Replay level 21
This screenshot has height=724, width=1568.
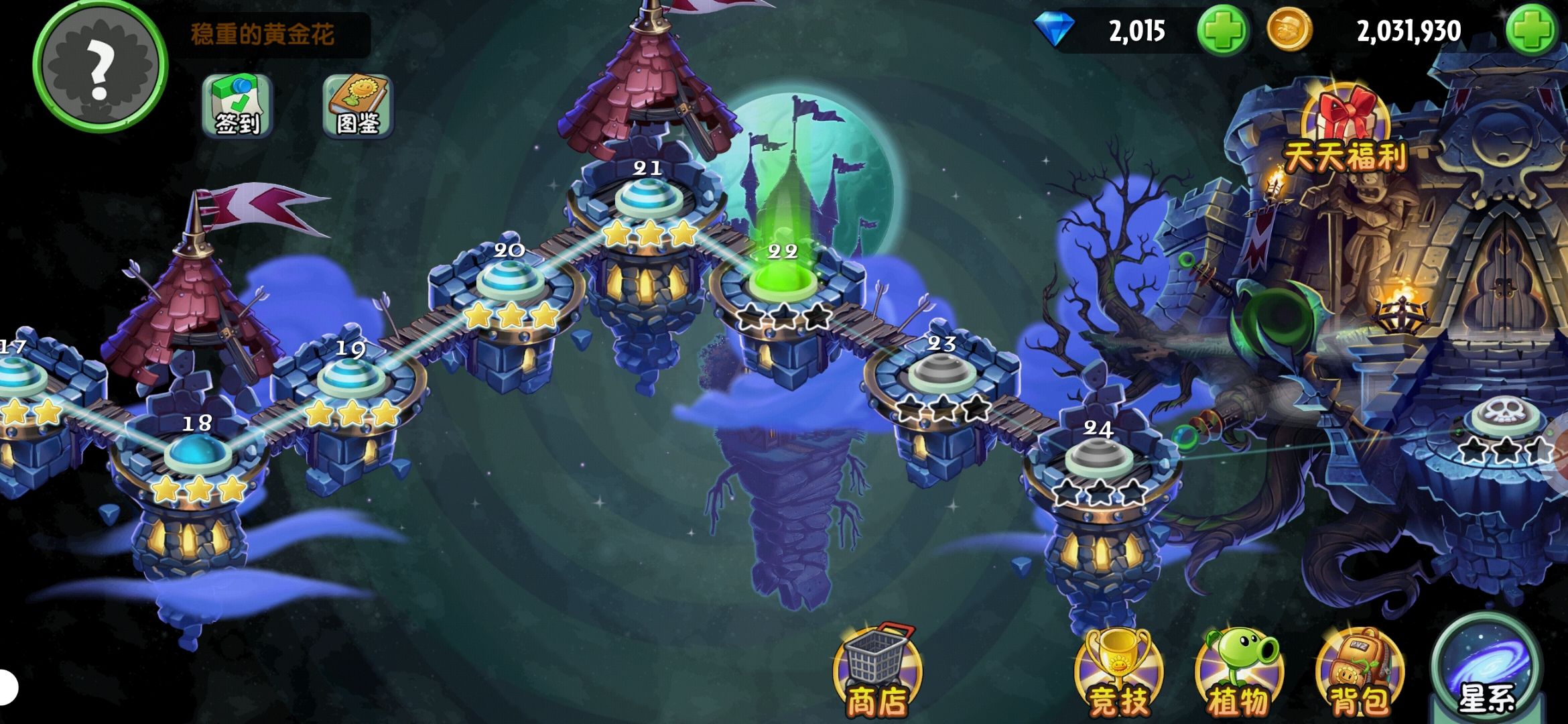coord(647,199)
